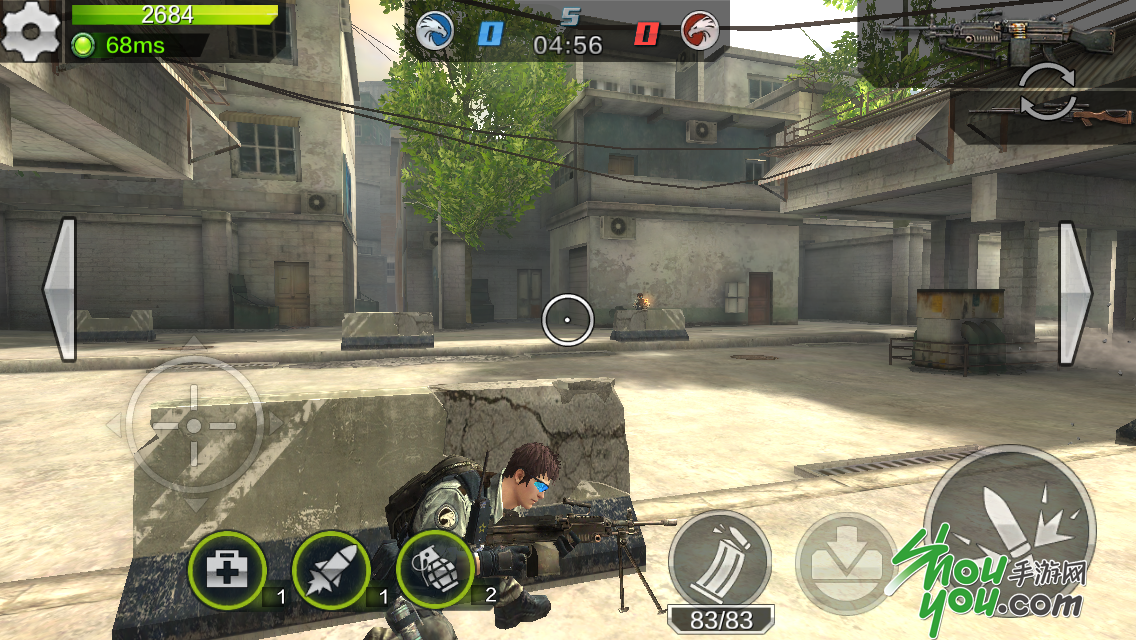The image size is (1136, 640).
Task: Tap the crouch down-arrow button
Action: [x=845, y=563]
